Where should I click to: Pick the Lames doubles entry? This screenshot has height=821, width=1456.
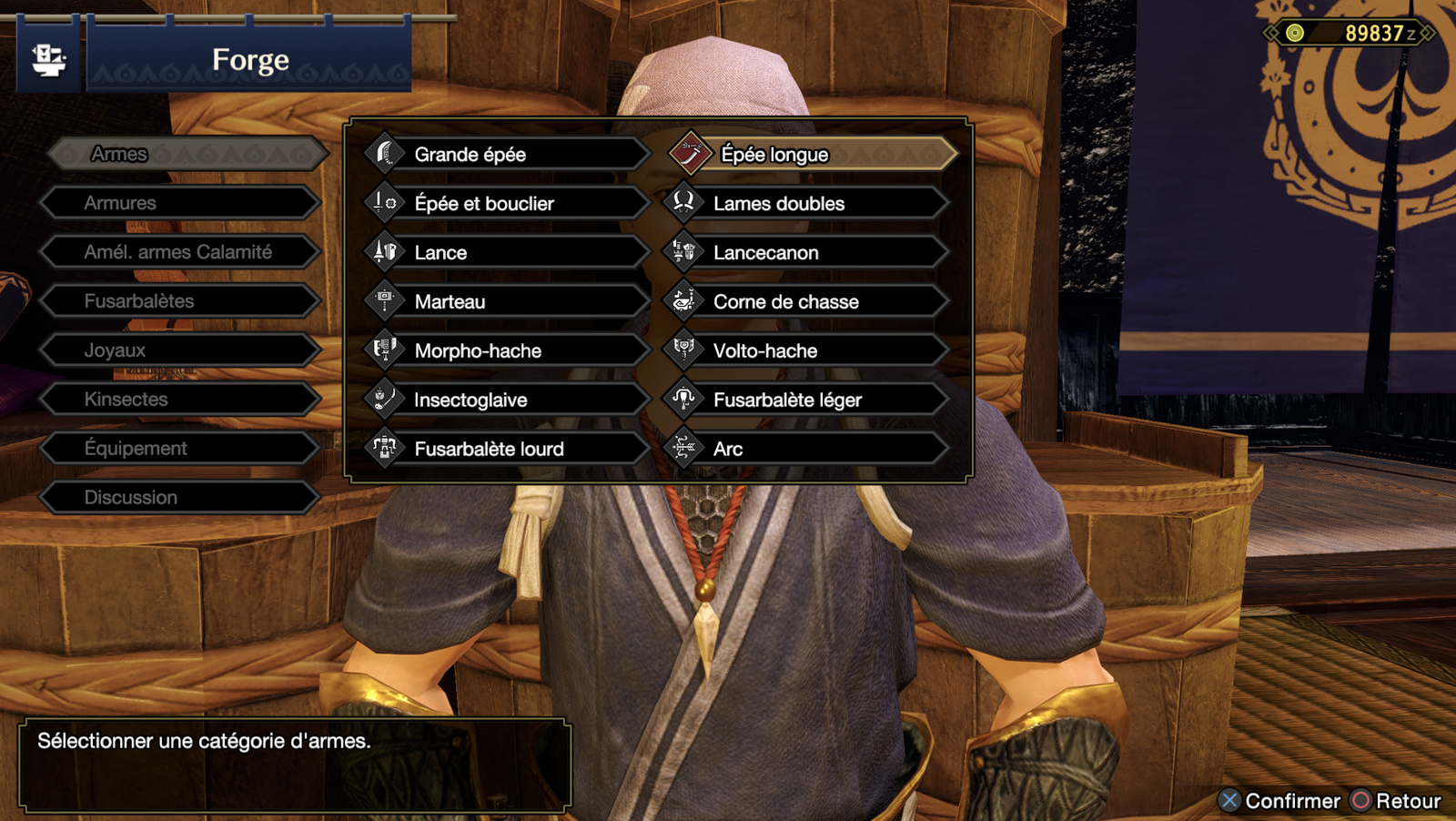805,204
